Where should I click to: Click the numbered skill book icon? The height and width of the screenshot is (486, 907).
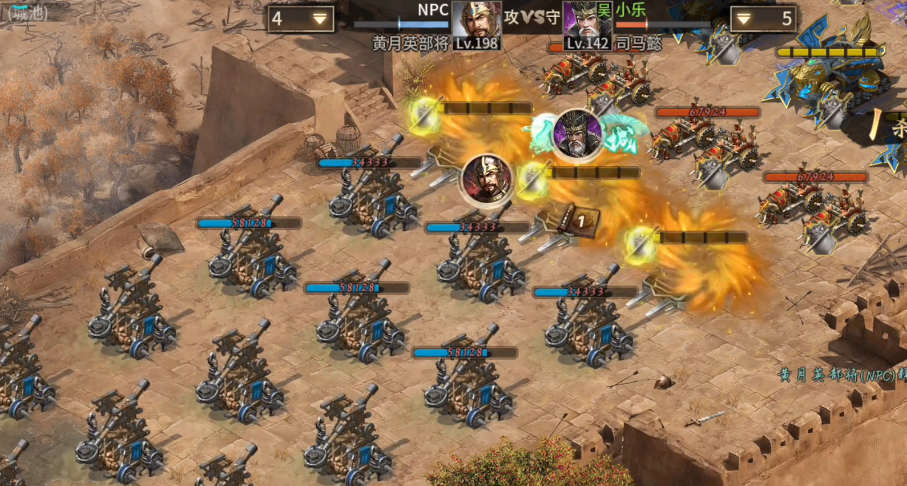582,219
